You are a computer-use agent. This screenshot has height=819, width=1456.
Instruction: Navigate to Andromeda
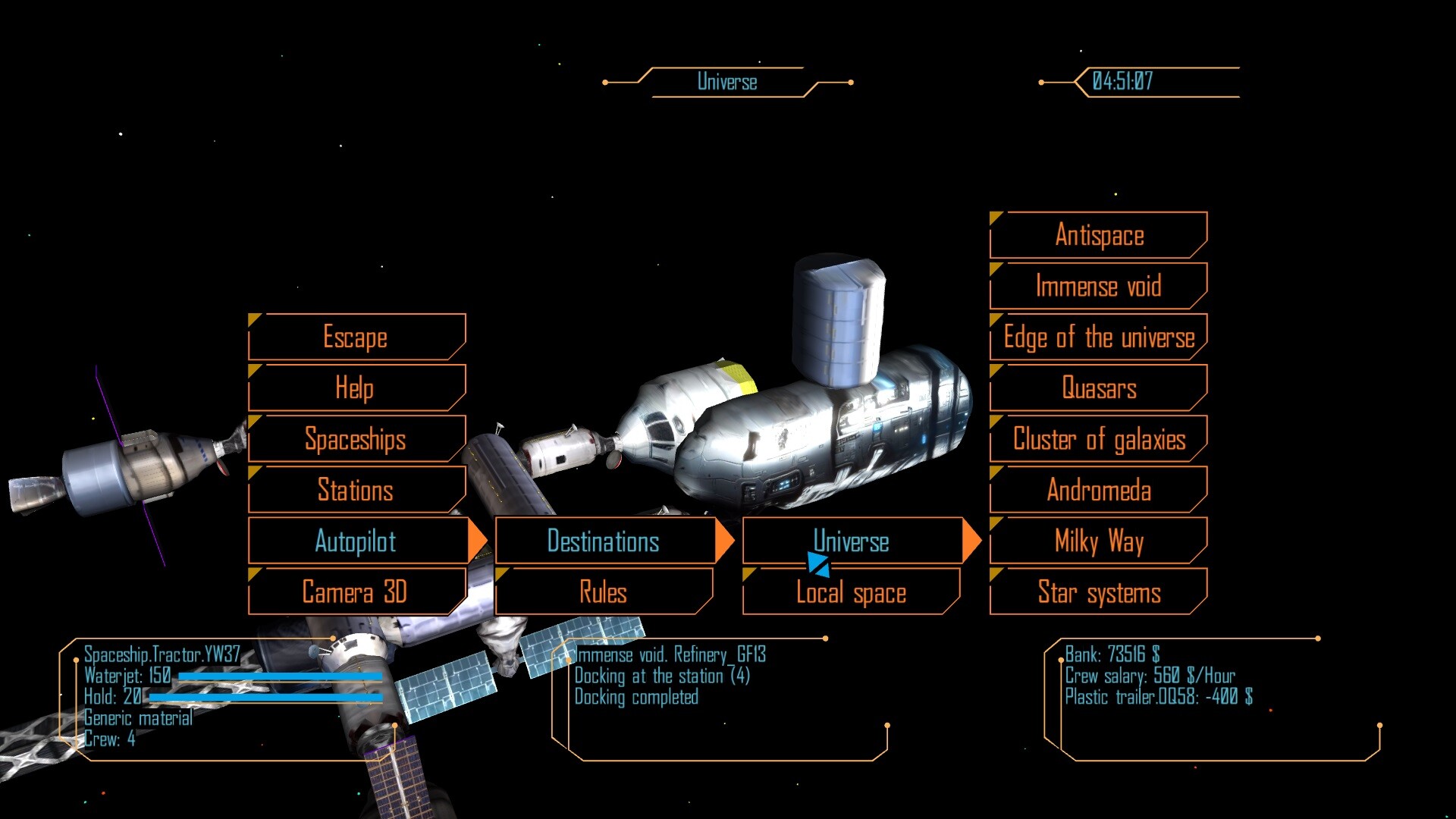[x=1098, y=491]
